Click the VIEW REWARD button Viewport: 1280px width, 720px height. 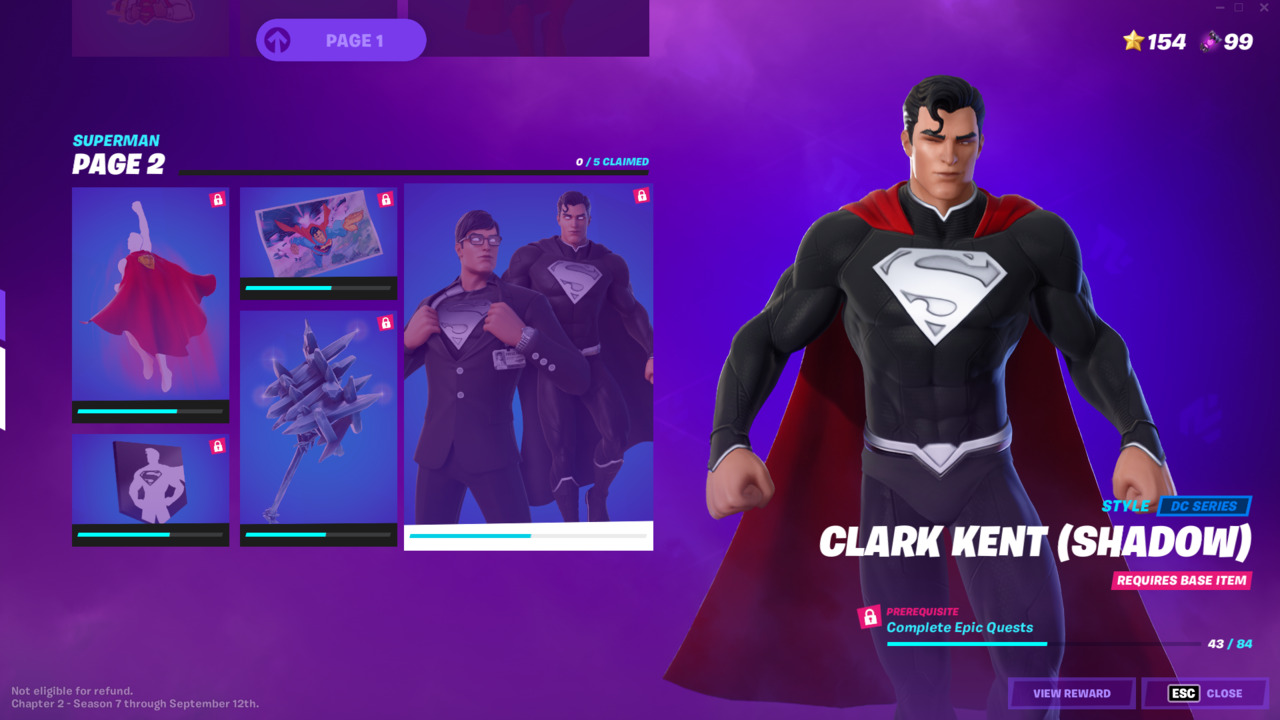[1071, 693]
